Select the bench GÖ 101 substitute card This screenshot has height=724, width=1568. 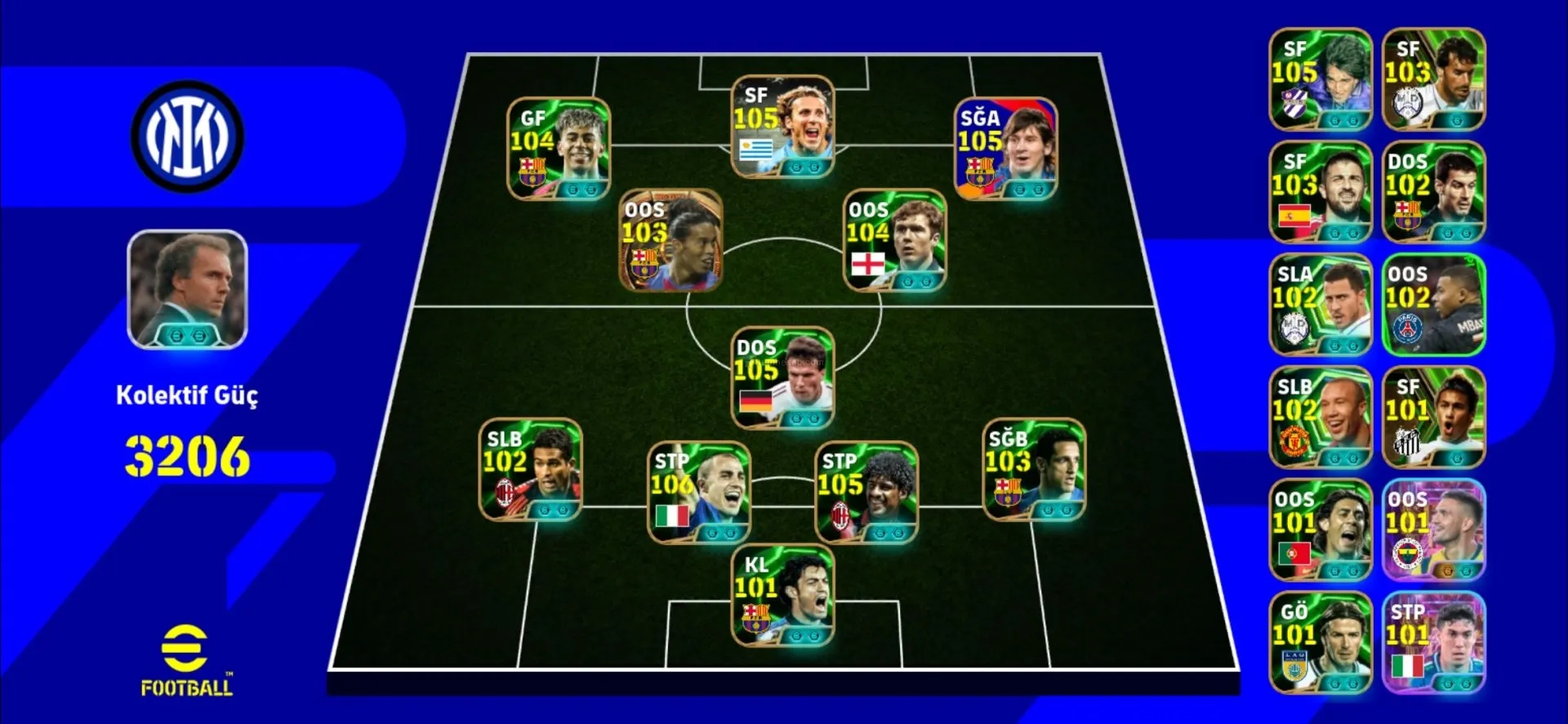pos(1321,642)
